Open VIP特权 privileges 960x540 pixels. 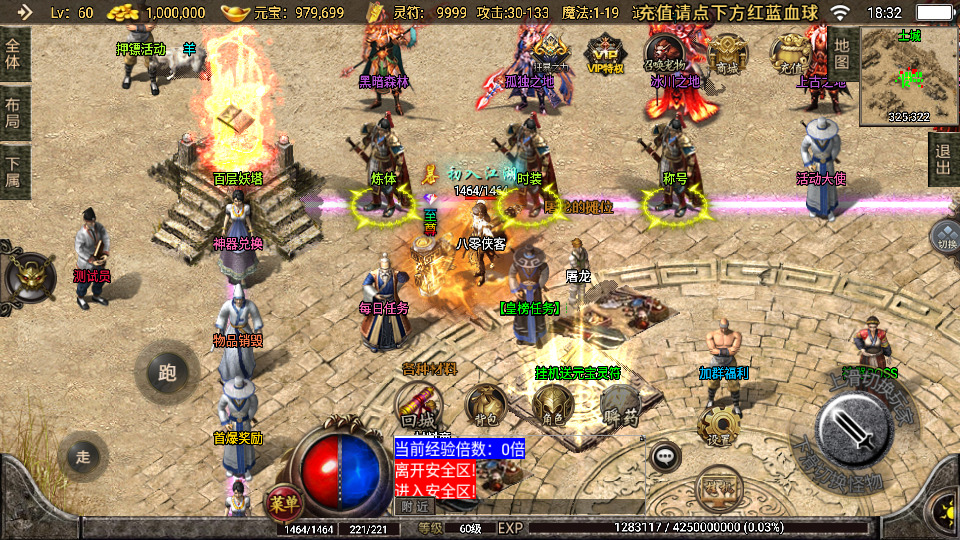[x=604, y=54]
